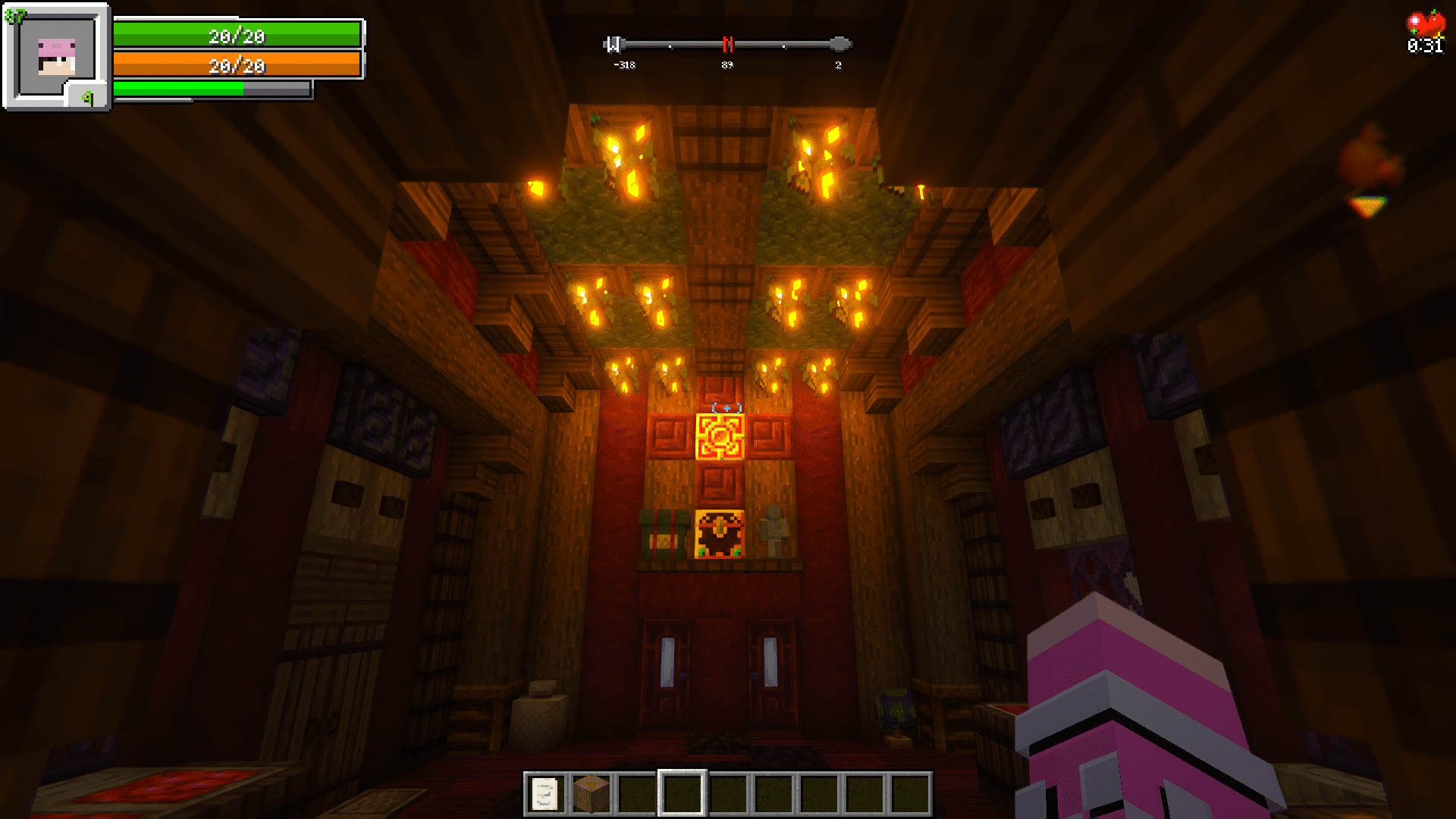The image size is (1456, 819).
Task: Click the red N marker on the compass bar
Action: [729, 44]
